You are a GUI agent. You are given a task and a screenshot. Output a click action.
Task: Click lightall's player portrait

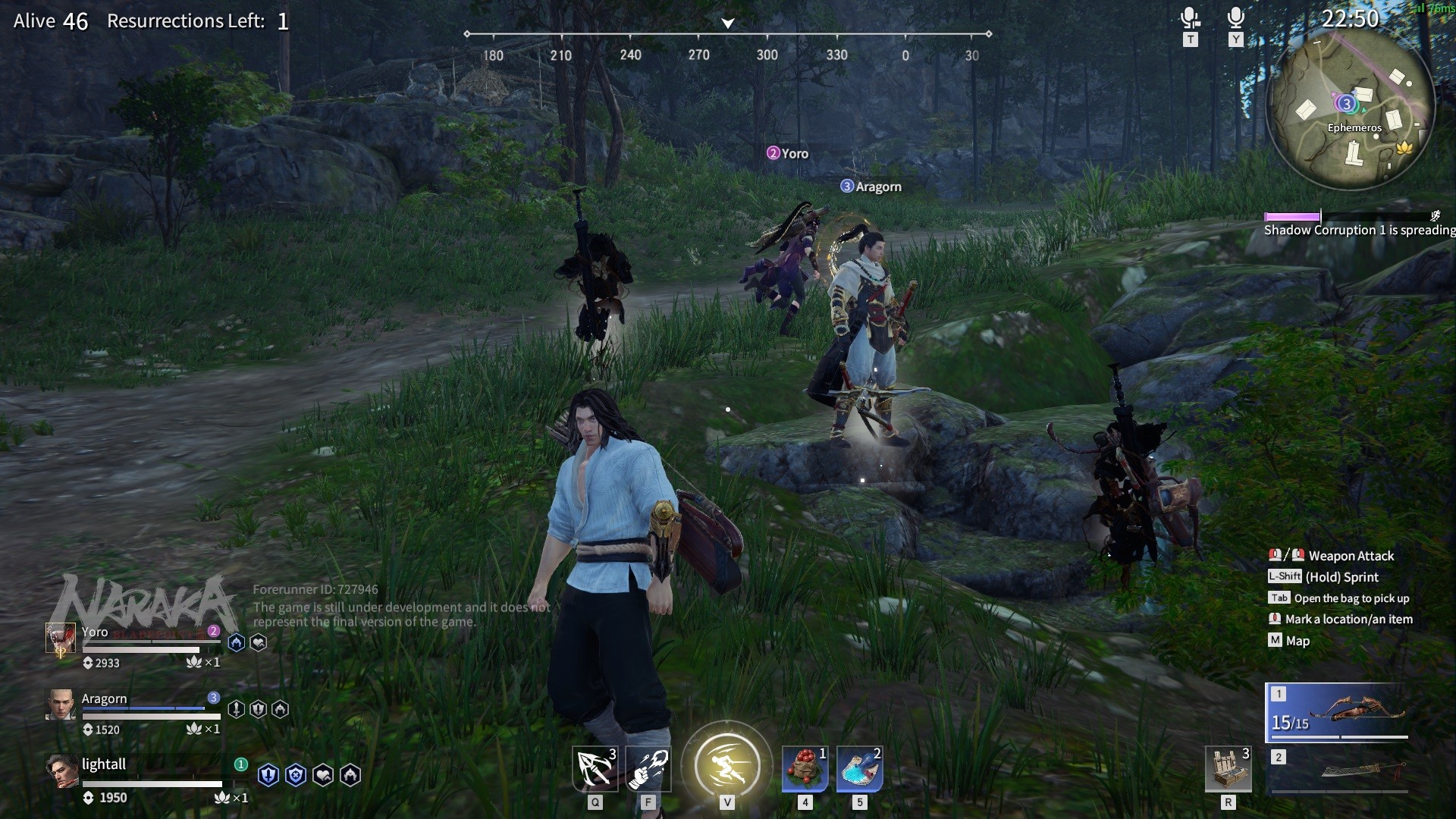(60, 770)
